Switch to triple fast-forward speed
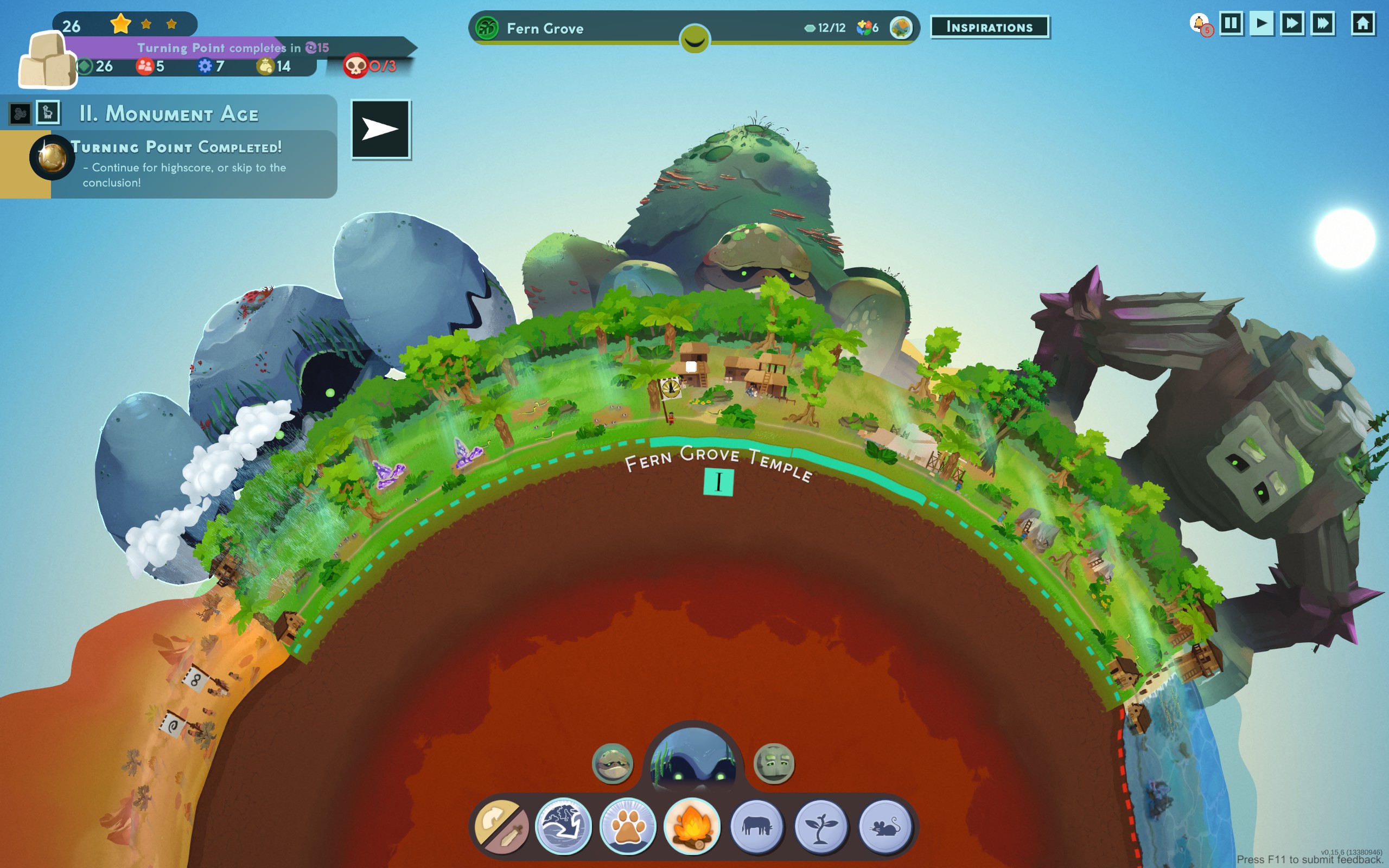1389x868 pixels. pos(1322,24)
